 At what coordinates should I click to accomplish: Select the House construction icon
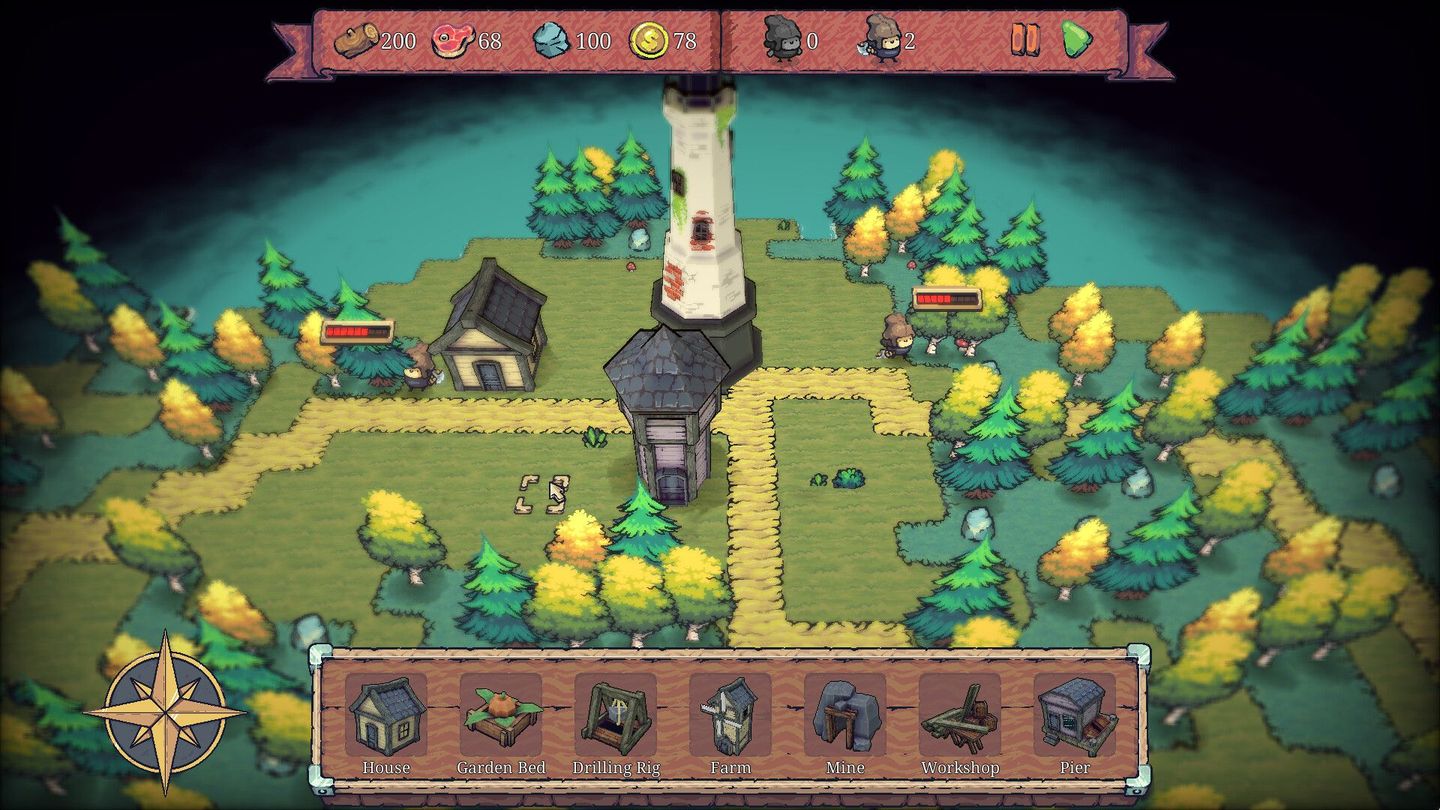click(386, 713)
